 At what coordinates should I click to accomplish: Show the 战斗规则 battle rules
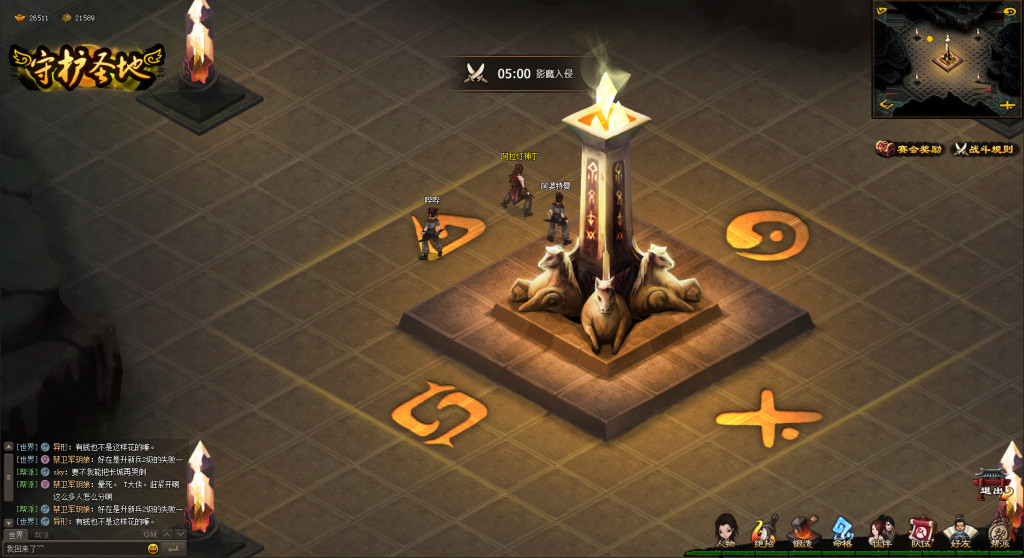click(x=984, y=149)
